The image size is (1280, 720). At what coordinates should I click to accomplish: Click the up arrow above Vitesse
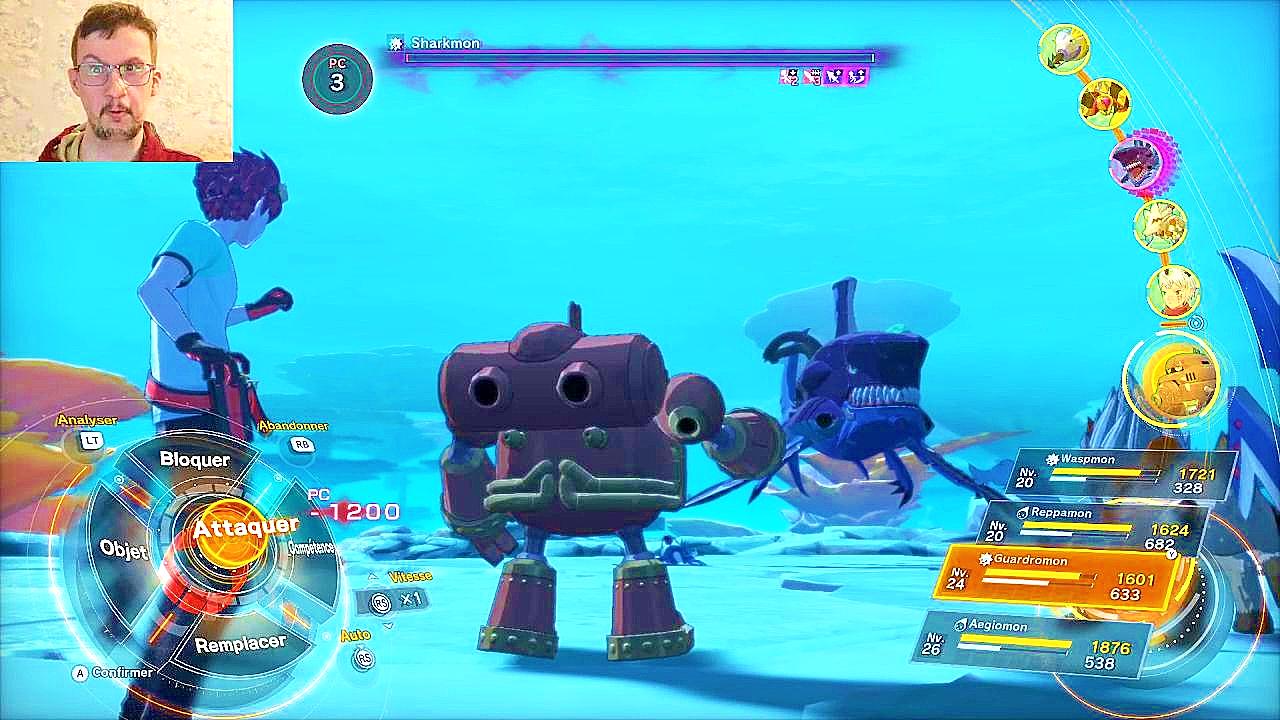pos(373,576)
